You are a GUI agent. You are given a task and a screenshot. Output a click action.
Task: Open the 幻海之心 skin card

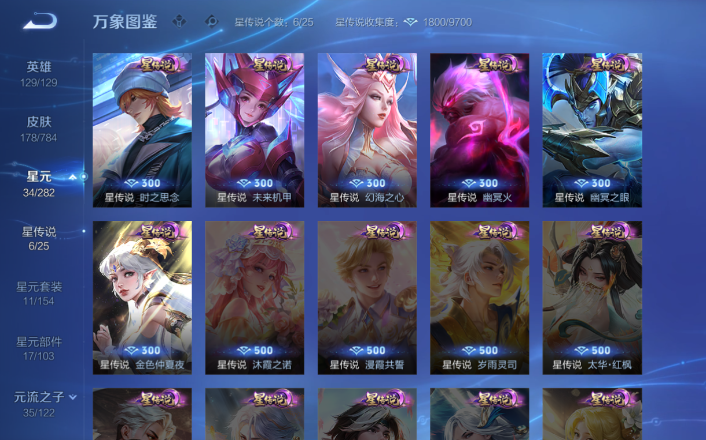pos(367,128)
